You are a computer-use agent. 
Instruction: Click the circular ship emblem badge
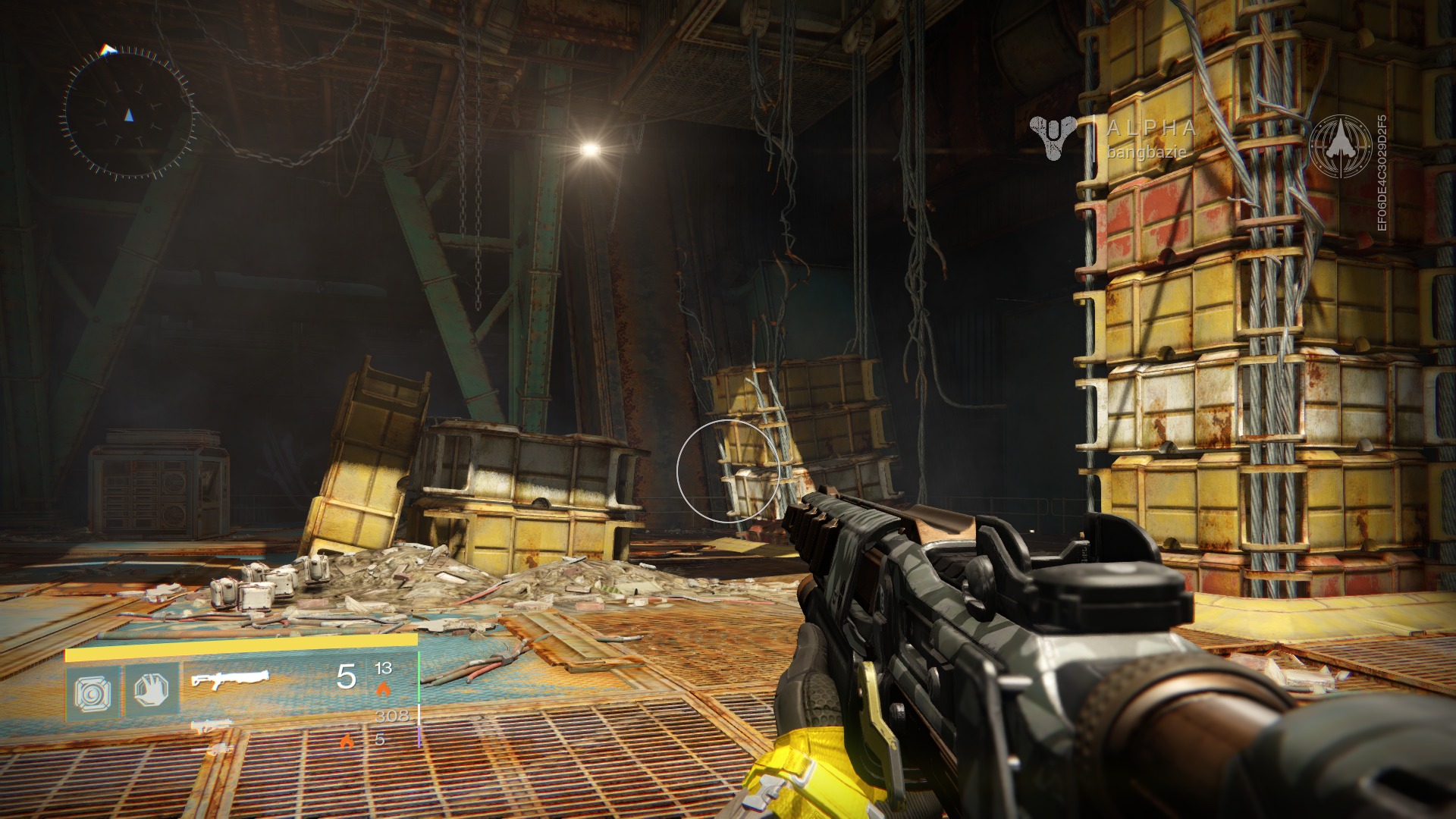click(1340, 146)
